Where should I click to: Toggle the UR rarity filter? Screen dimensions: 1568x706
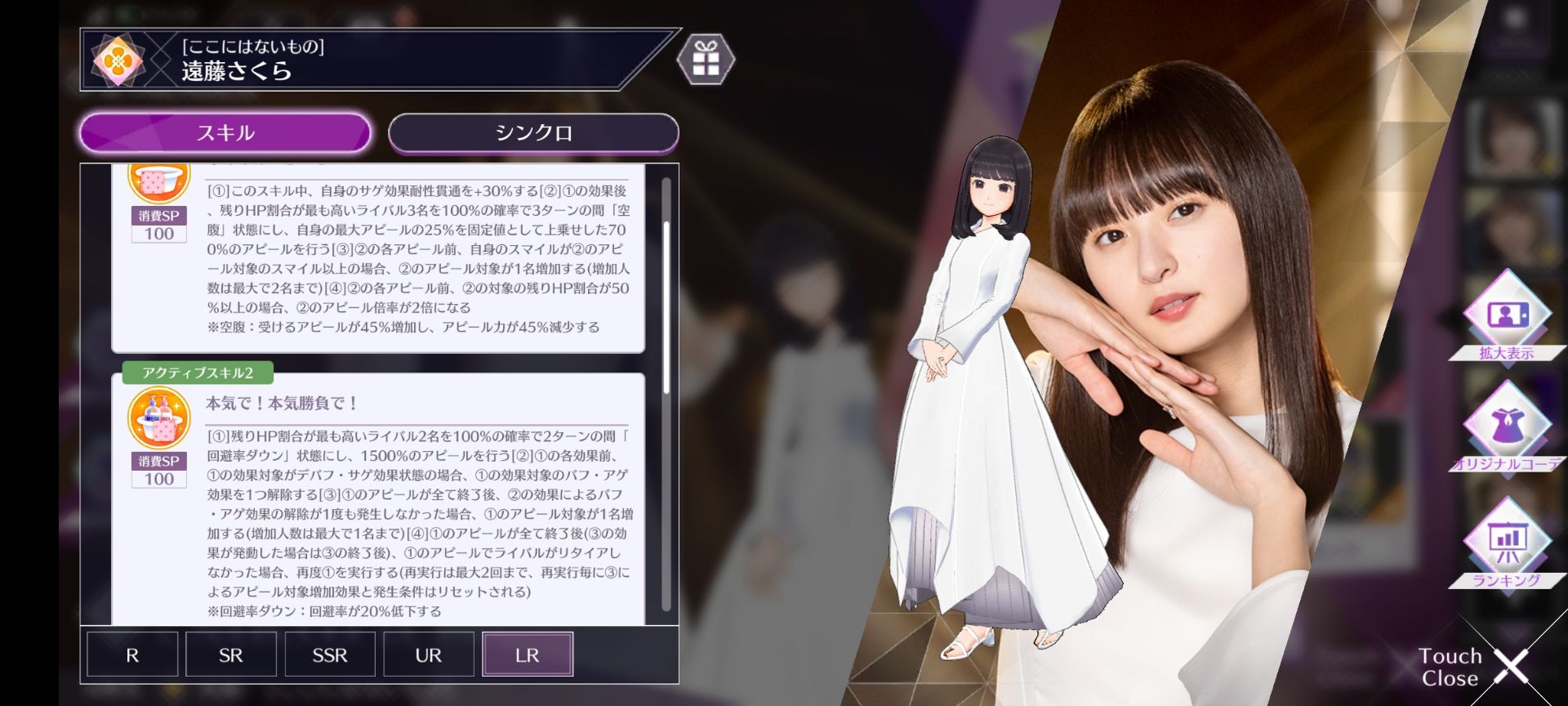pyautogui.click(x=429, y=654)
